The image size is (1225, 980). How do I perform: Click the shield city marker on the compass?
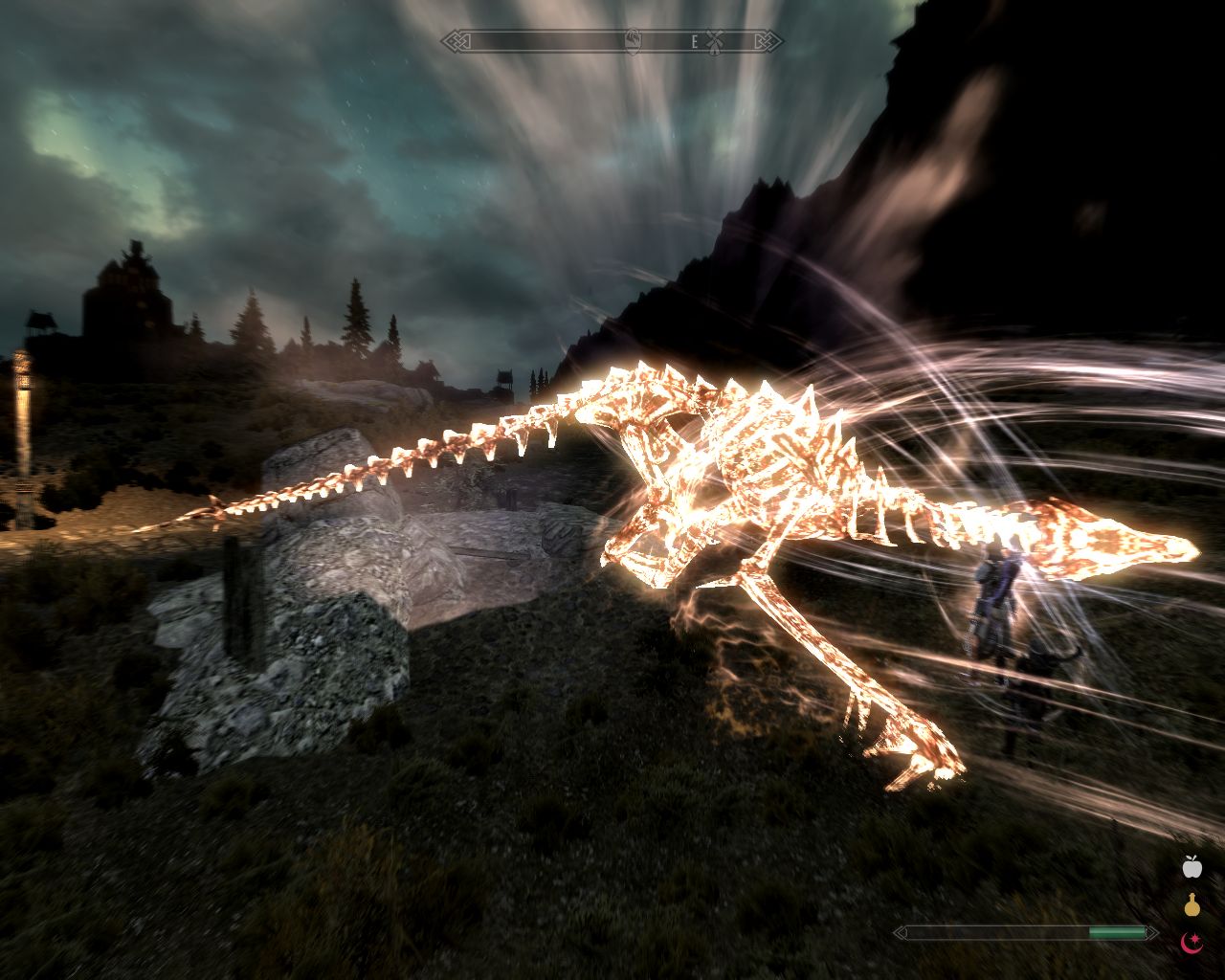[x=632, y=42]
